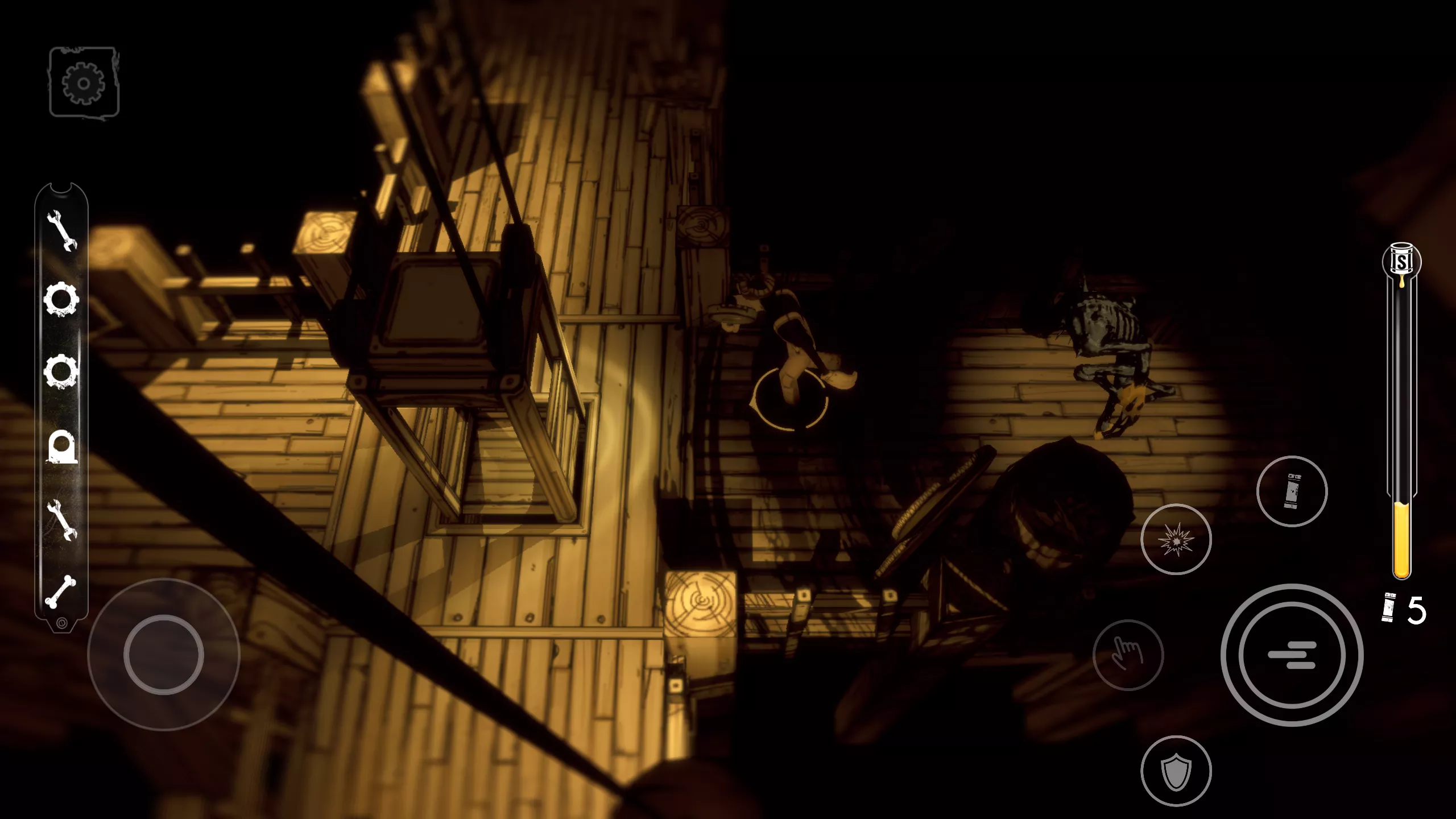The image size is (1456, 819).
Task: Use the soup can item button
Action: [1292, 491]
